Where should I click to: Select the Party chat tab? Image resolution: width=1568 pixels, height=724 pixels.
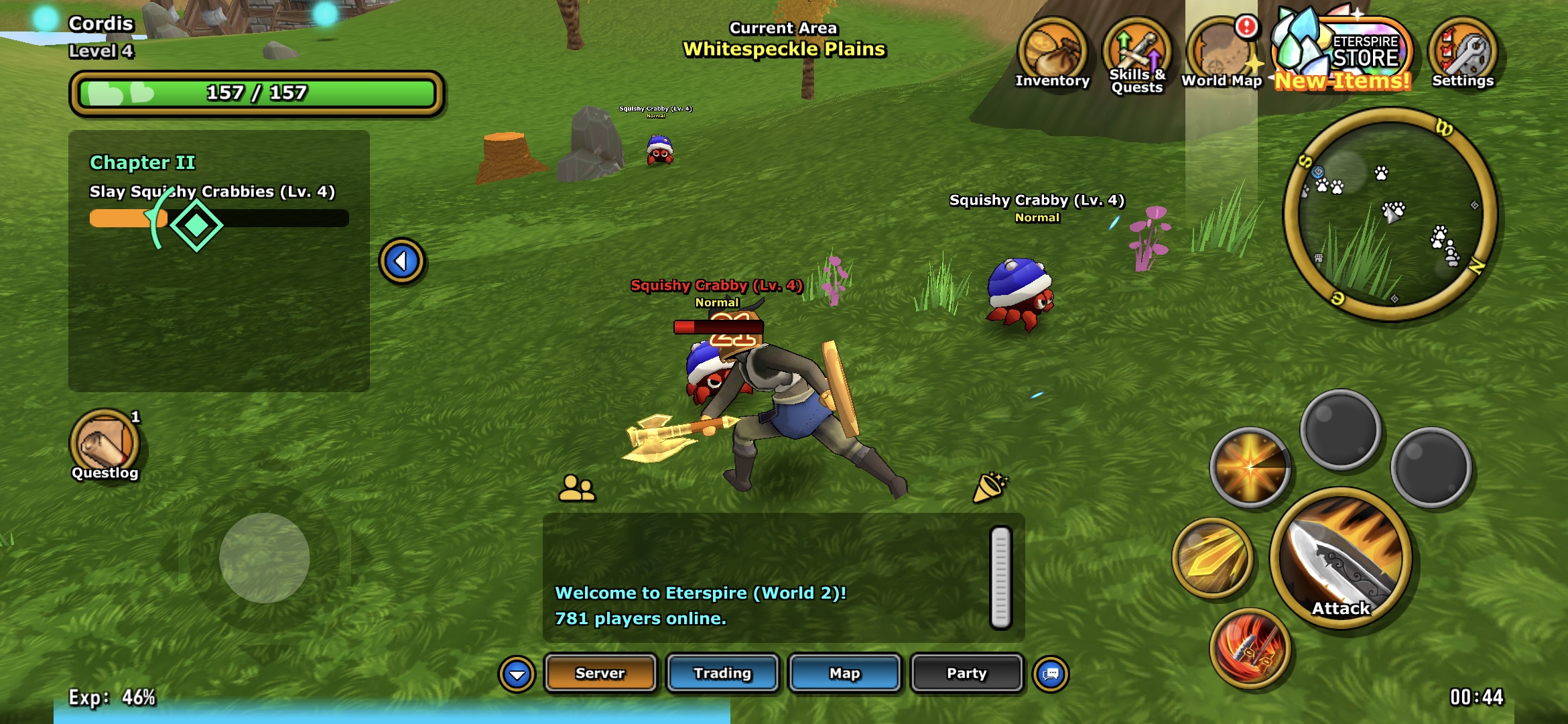tap(966, 673)
